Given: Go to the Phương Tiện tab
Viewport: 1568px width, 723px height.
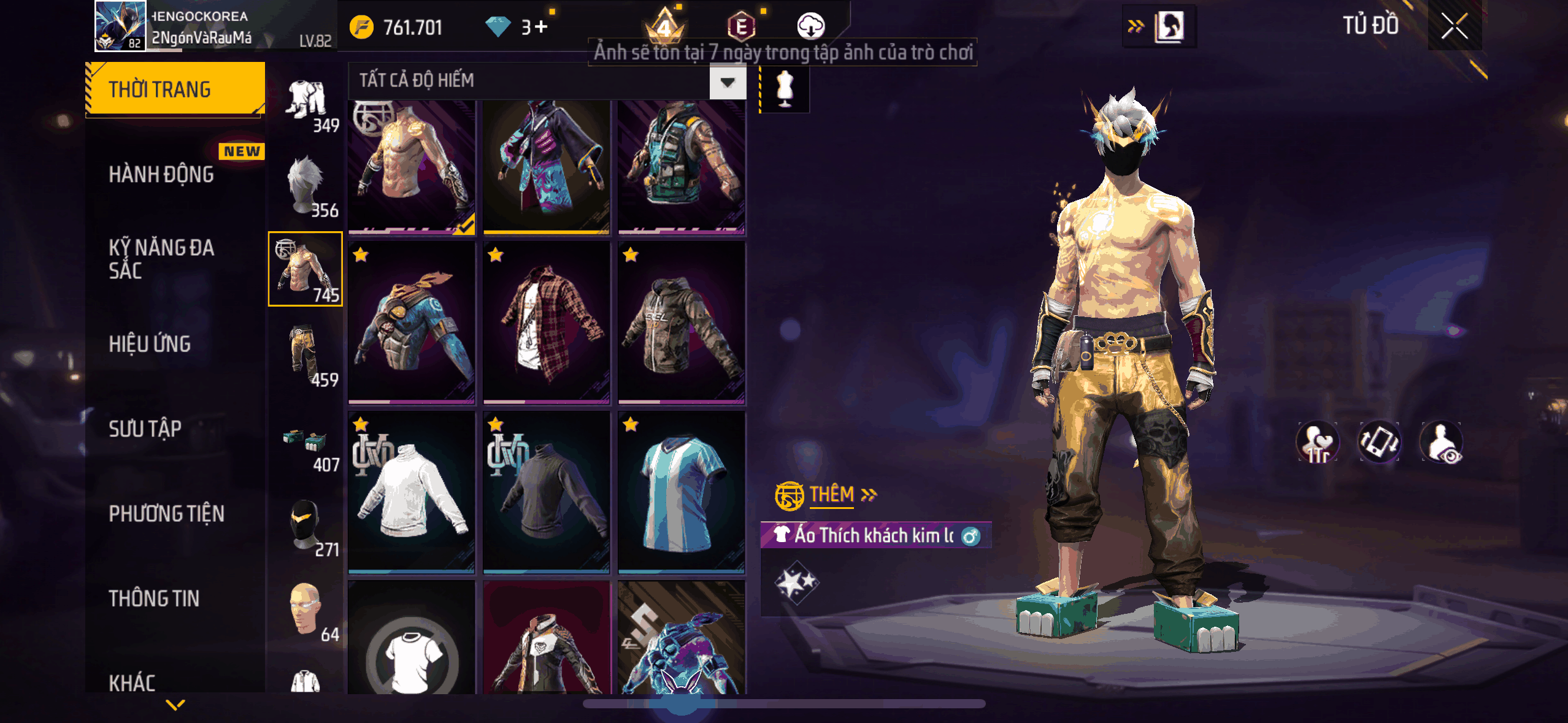Looking at the screenshot, I should [166, 514].
